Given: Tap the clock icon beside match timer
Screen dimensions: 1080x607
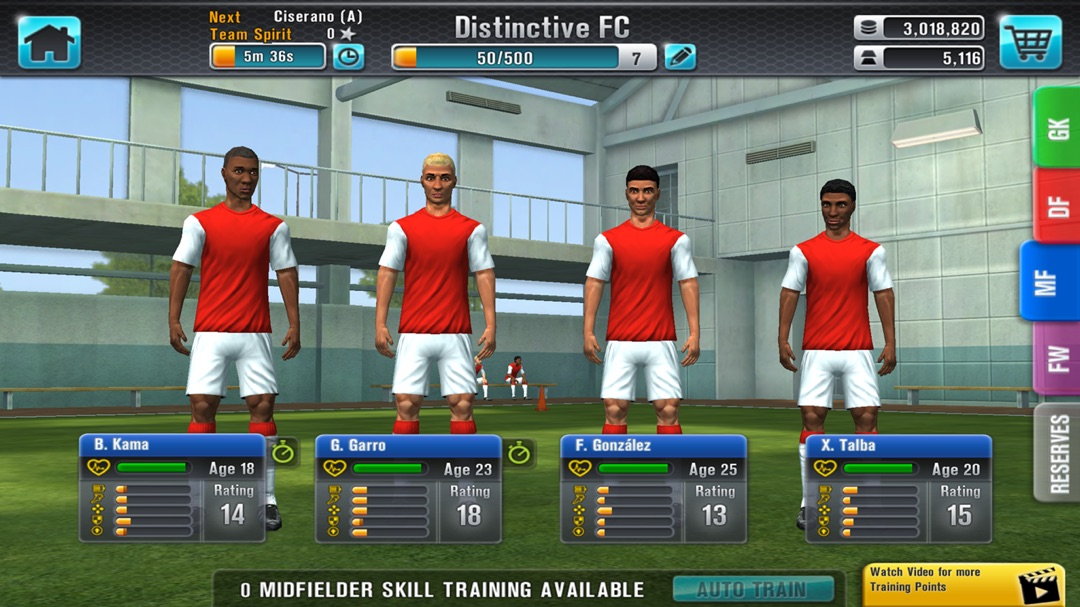Looking at the screenshot, I should [348, 57].
